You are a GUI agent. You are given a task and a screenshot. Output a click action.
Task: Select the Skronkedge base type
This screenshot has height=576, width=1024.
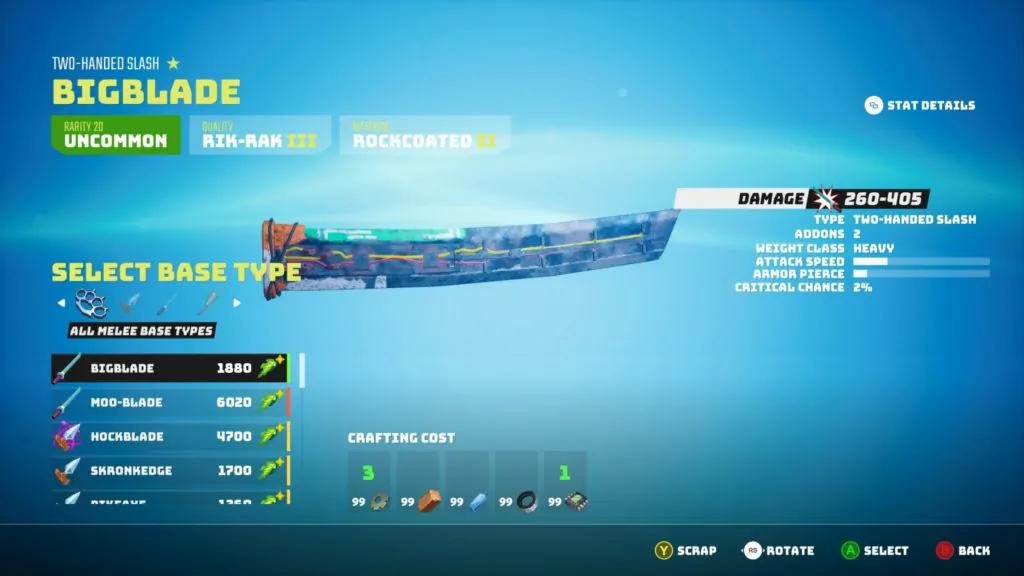pyautogui.click(x=170, y=470)
